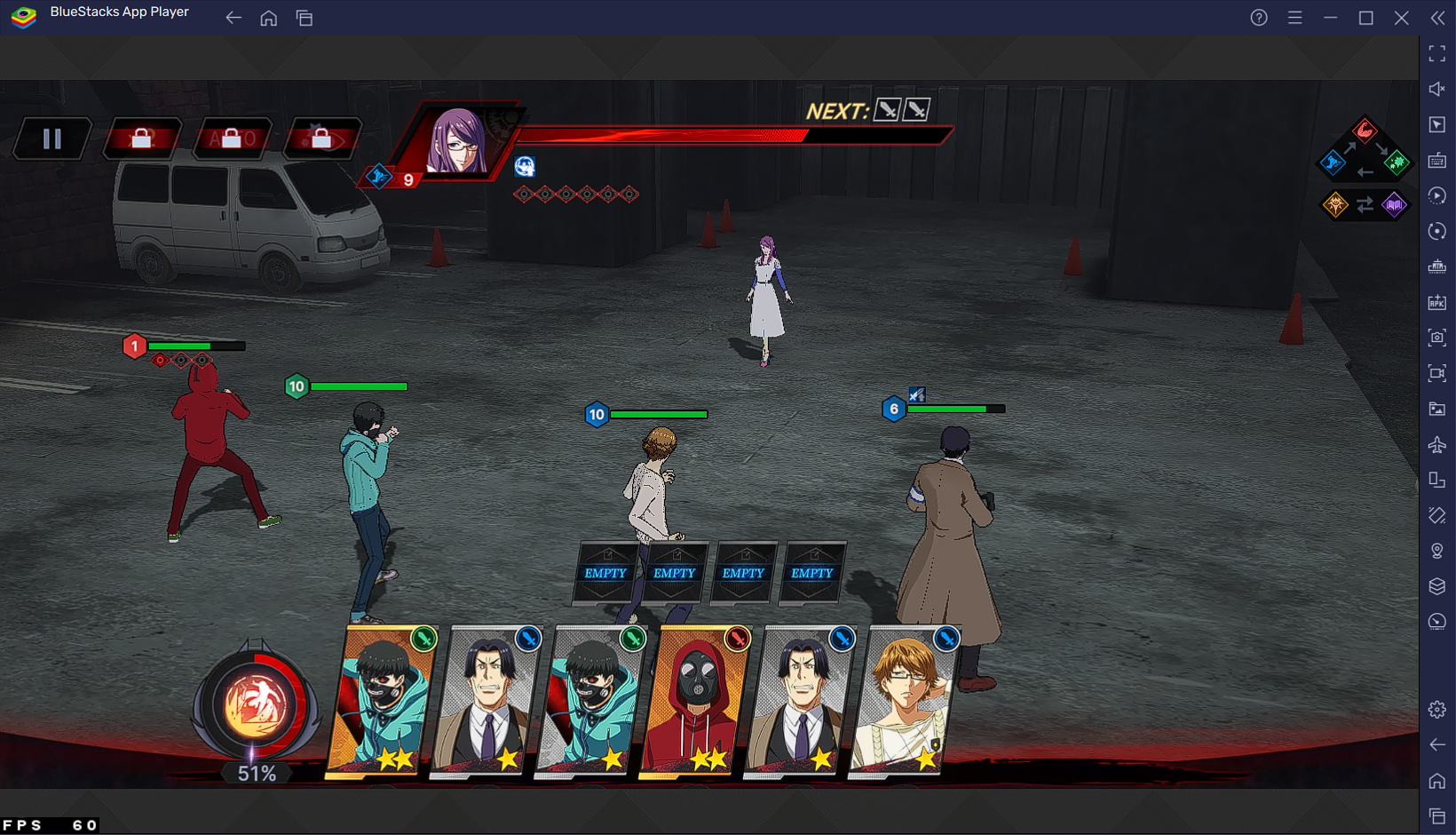This screenshot has width=1456, height=835.
Task: Collapse the sidebar with the double chevron
Action: [1437, 18]
